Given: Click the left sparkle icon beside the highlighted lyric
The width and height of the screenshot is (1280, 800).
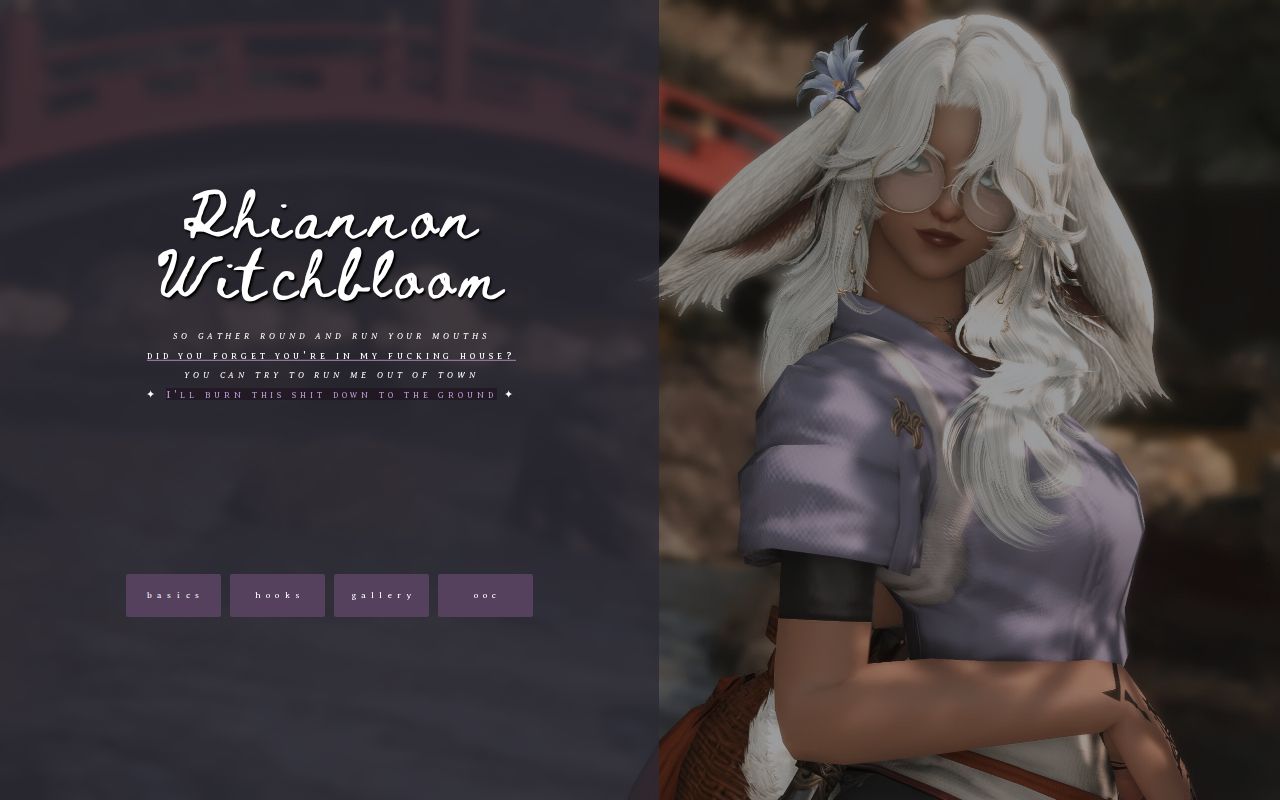Looking at the screenshot, I should pyautogui.click(x=149, y=394).
